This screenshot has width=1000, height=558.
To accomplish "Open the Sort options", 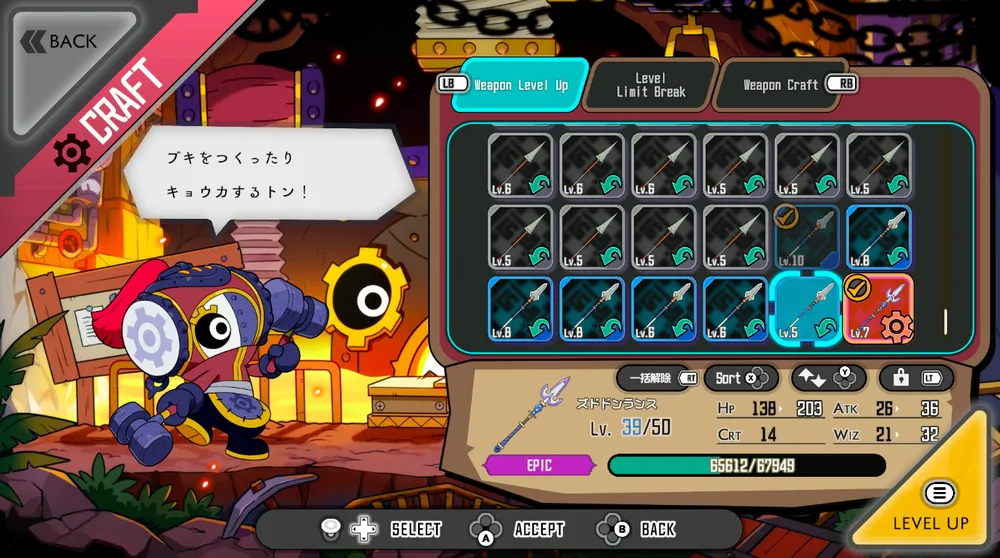I will (741, 378).
